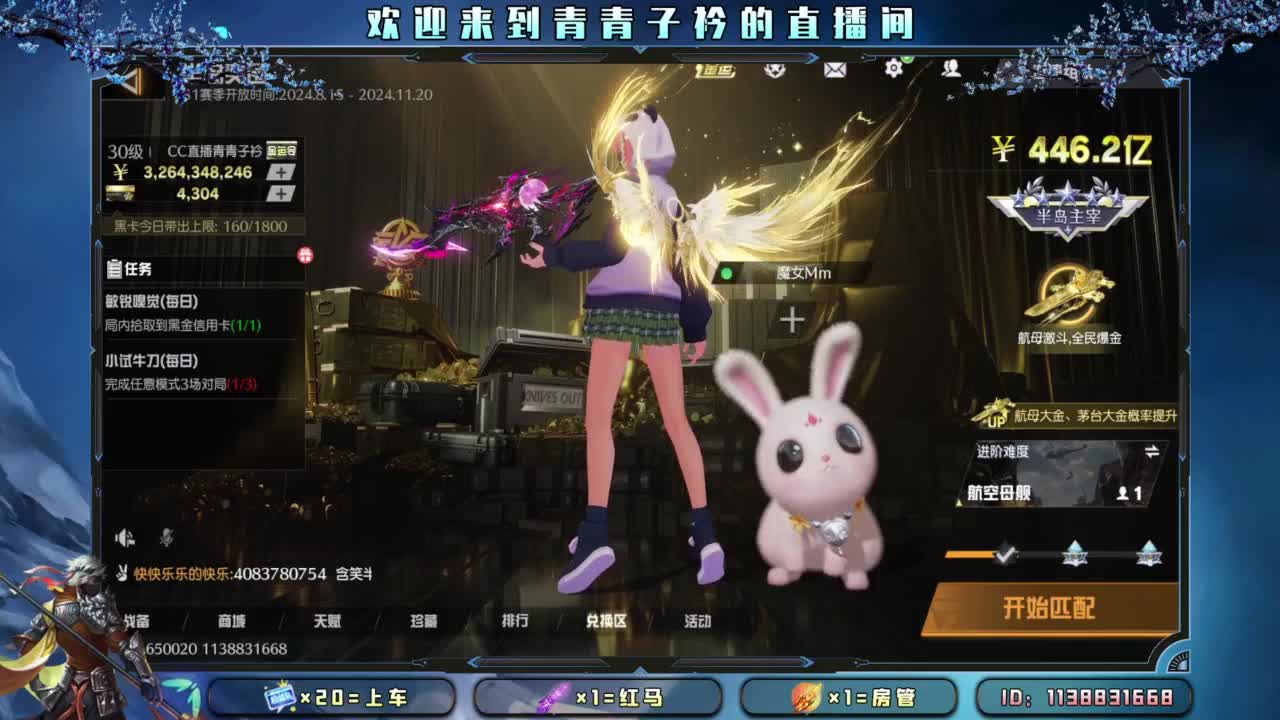Select the rank badge icon near the mail
1280x720 pixels.
[775, 70]
